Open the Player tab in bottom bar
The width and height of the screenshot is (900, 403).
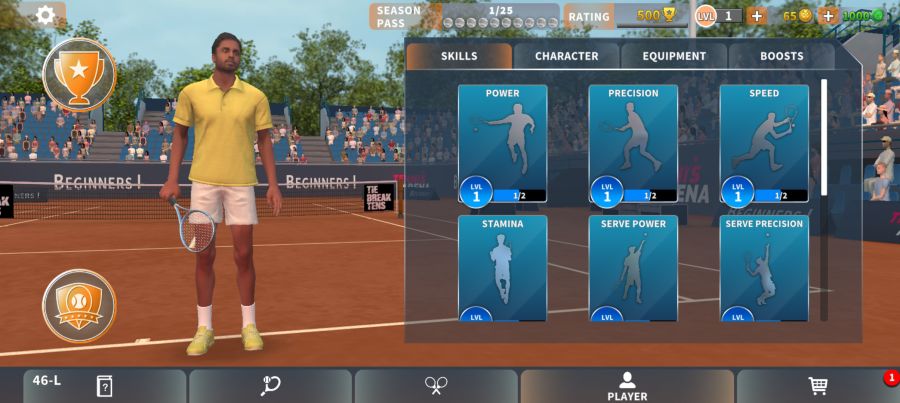(x=627, y=386)
